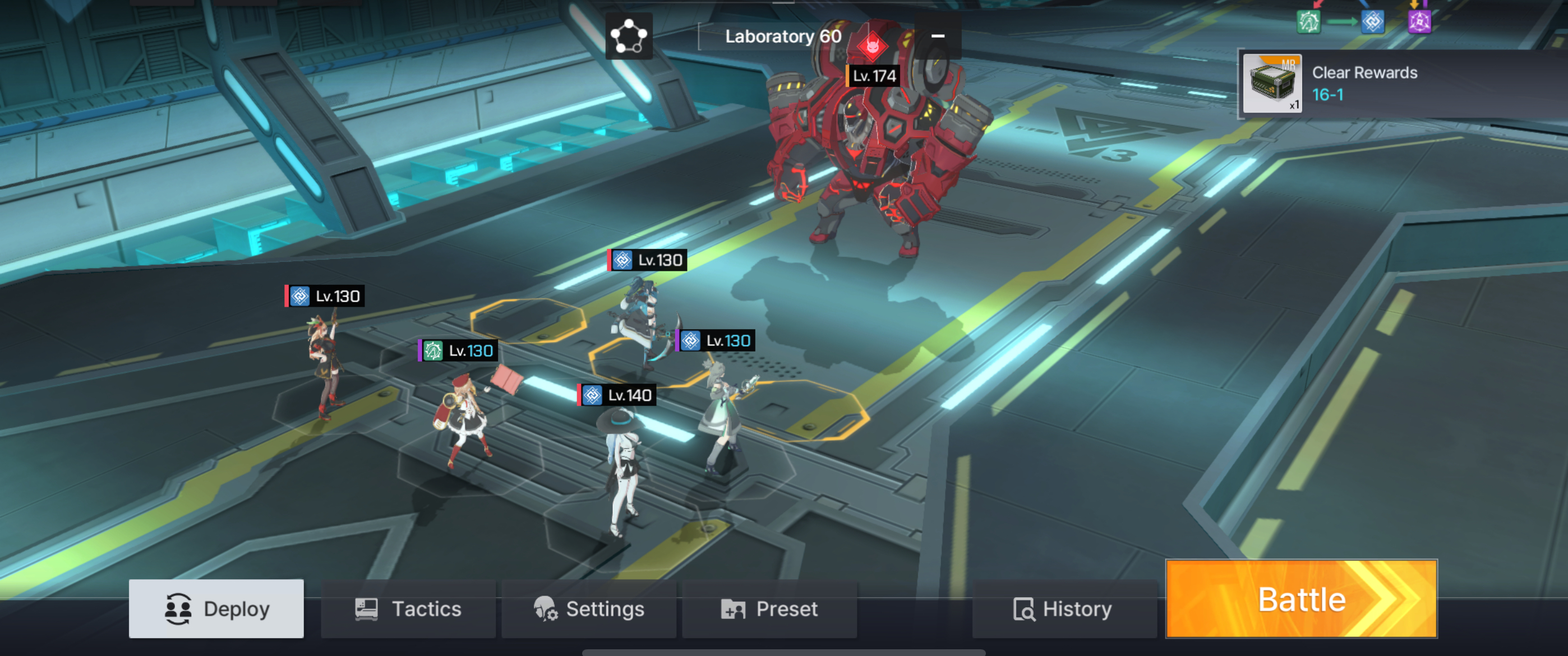Collapse the Laboratory 60 header with minus
The width and height of the screenshot is (1568, 656).
[938, 36]
